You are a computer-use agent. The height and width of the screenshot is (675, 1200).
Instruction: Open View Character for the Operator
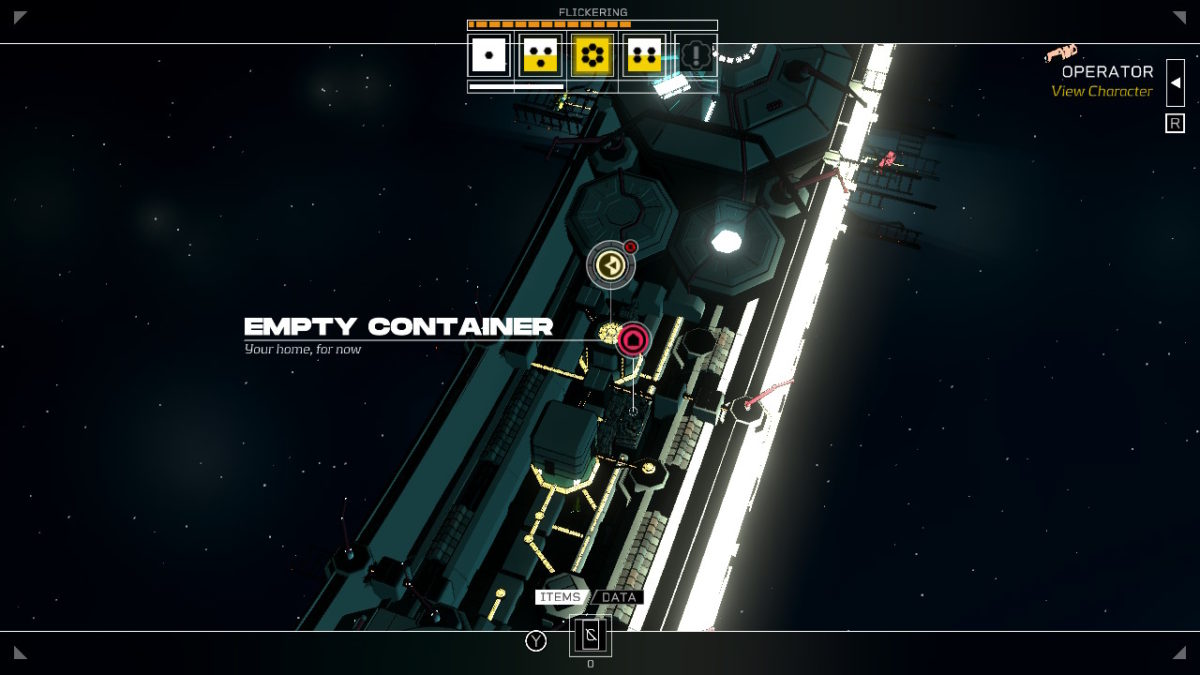click(x=1101, y=91)
